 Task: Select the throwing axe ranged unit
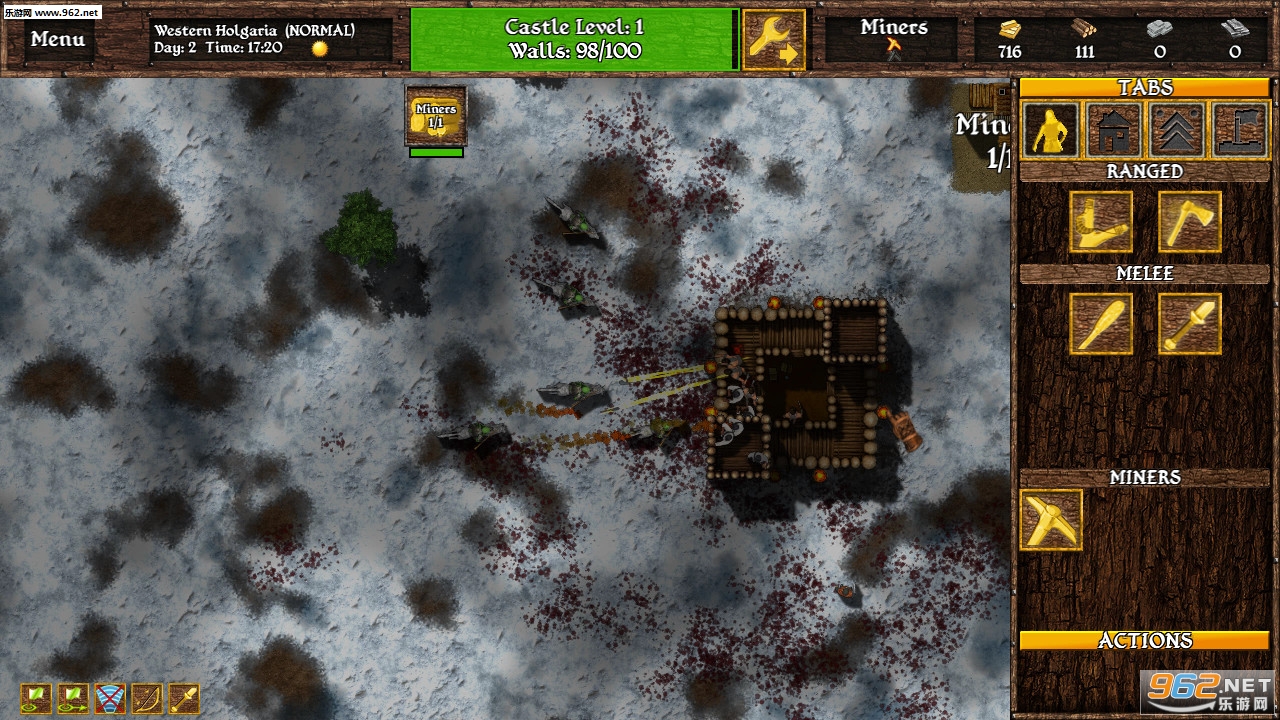(1189, 221)
